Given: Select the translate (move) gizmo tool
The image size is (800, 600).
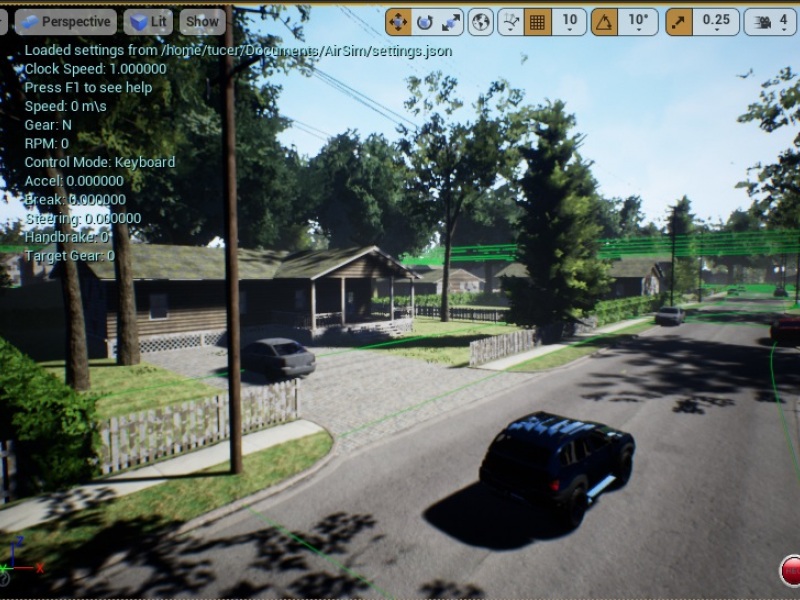Looking at the screenshot, I should [x=398, y=21].
